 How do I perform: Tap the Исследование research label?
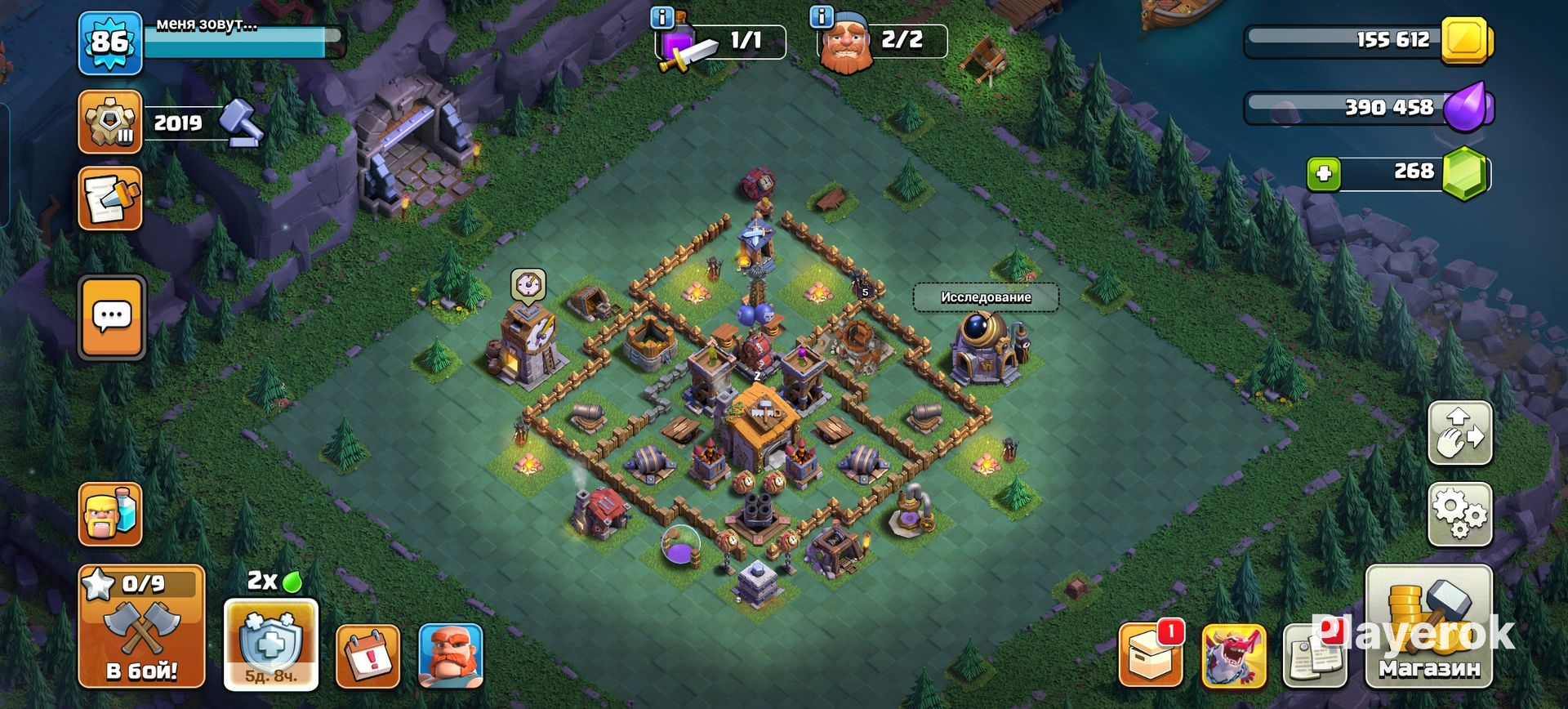pyautogui.click(x=986, y=297)
